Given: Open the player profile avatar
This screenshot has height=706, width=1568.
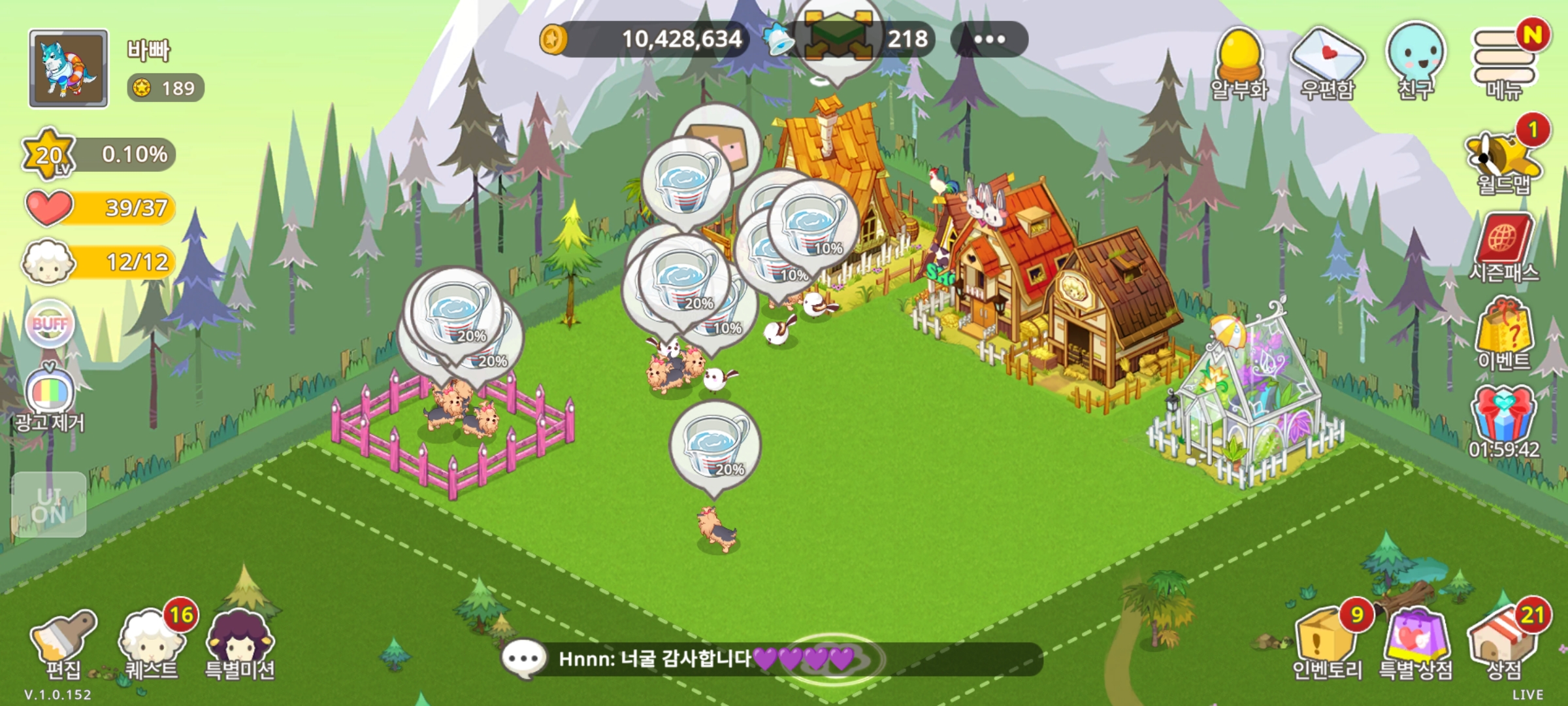Looking at the screenshot, I should [69, 68].
